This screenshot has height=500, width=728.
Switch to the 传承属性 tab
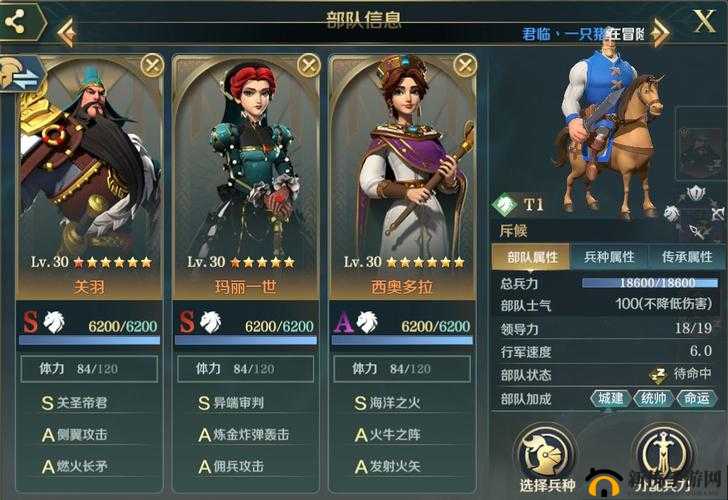[686, 257]
